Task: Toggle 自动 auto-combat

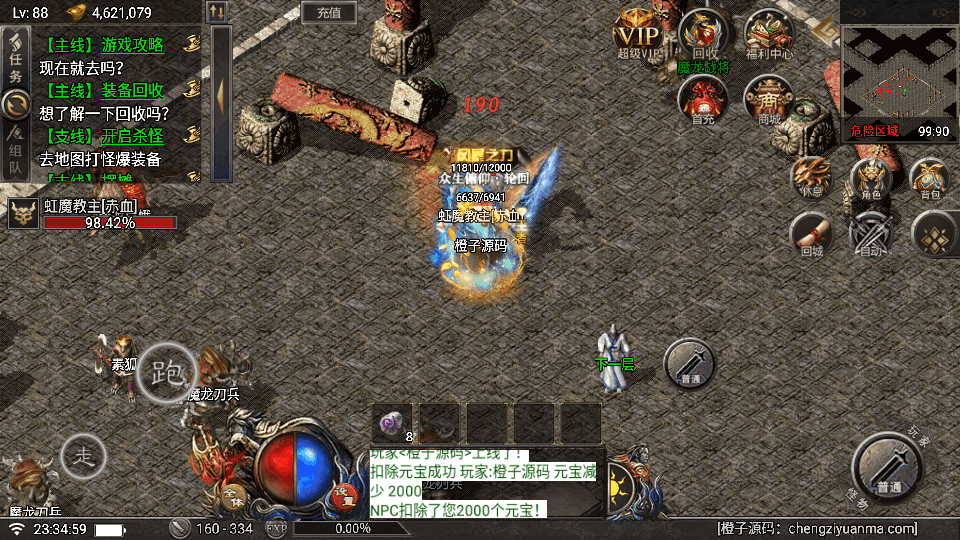Action: pos(870,235)
